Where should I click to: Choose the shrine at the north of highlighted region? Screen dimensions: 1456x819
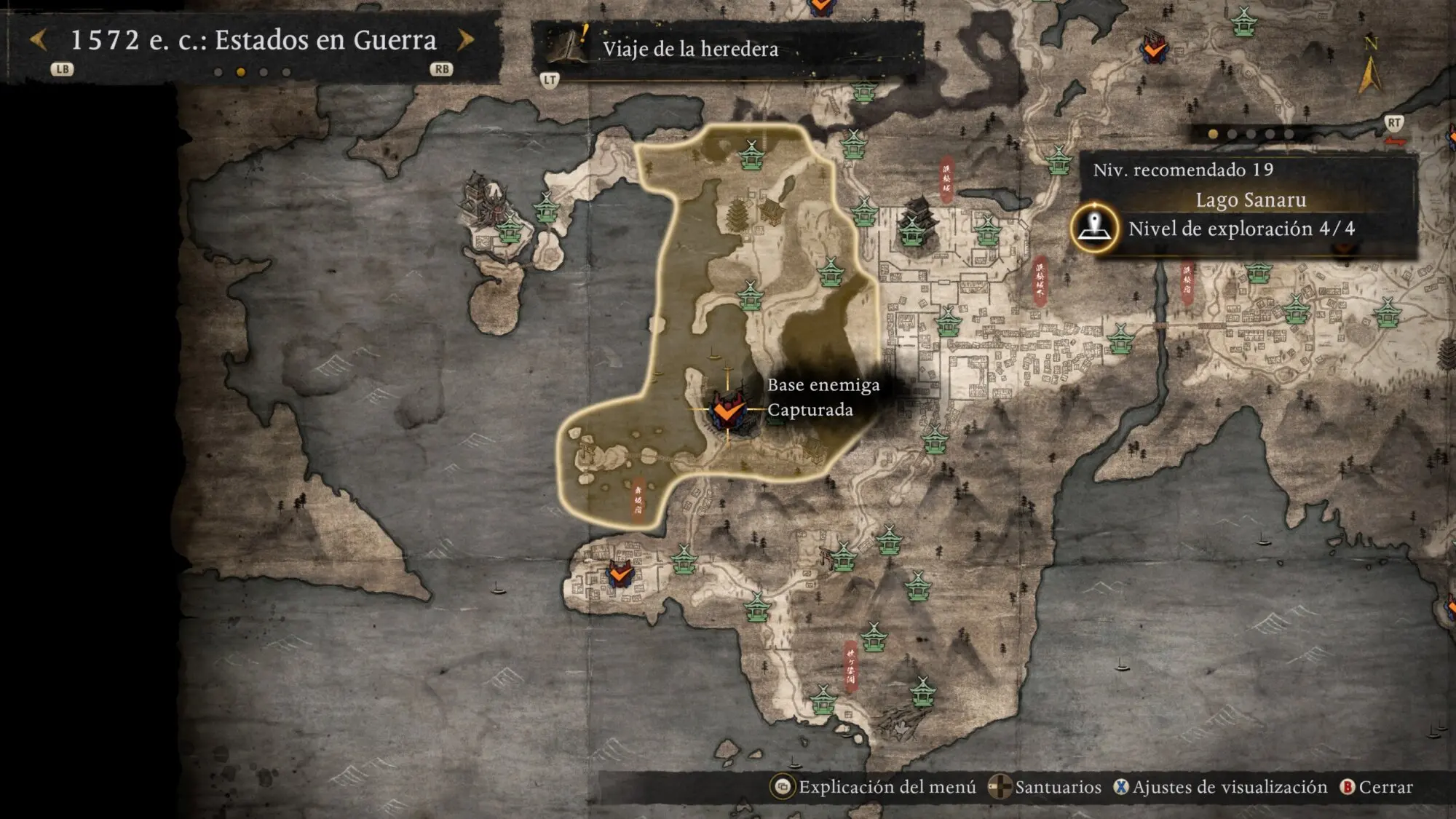751,154
